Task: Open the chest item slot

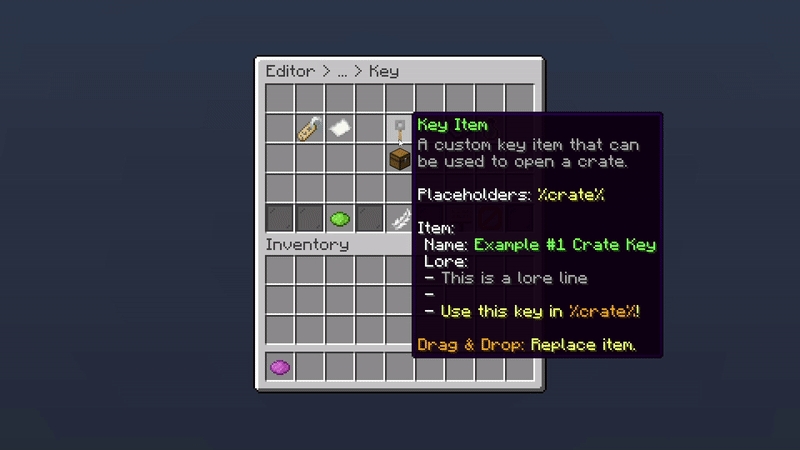Action: pyautogui.click(x=399, y=158)
